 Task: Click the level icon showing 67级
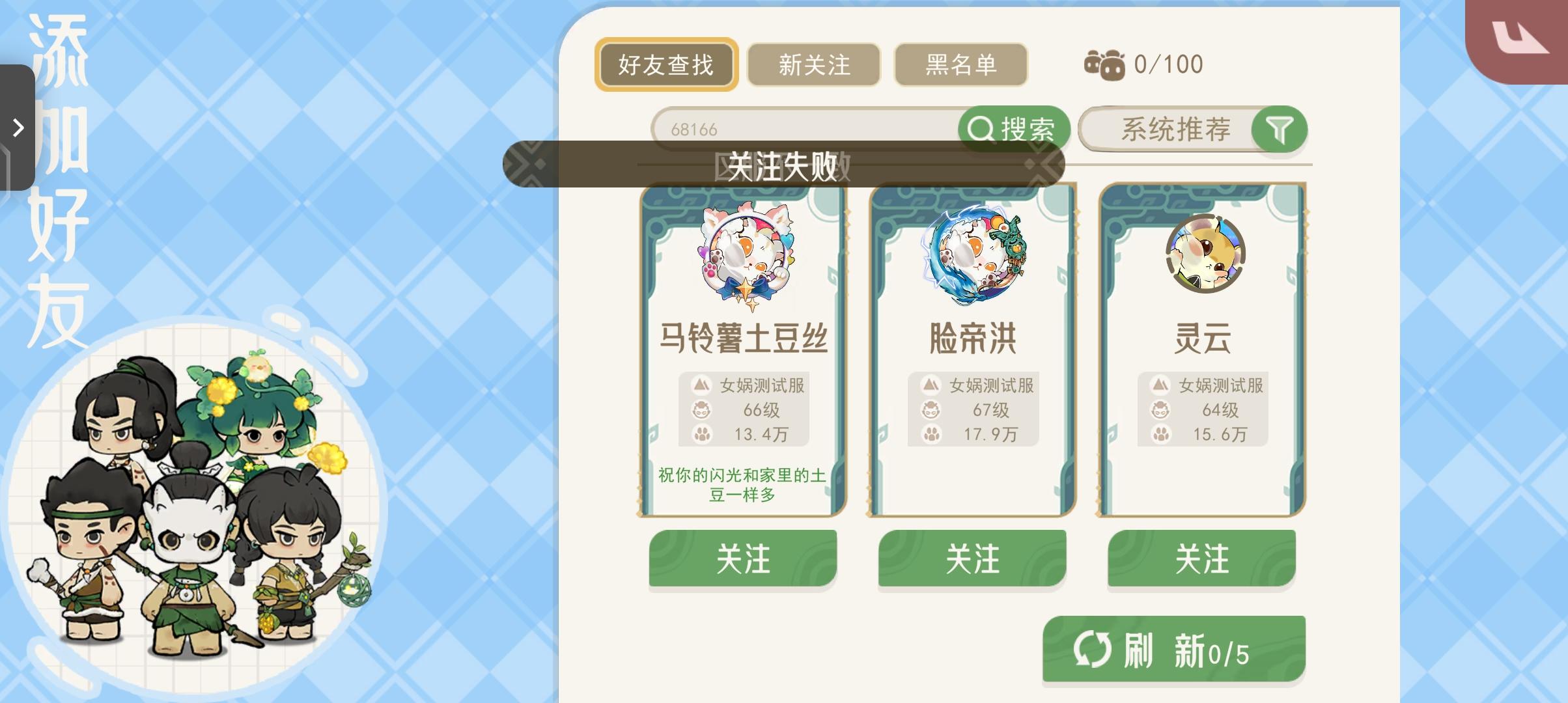(931, 410)
